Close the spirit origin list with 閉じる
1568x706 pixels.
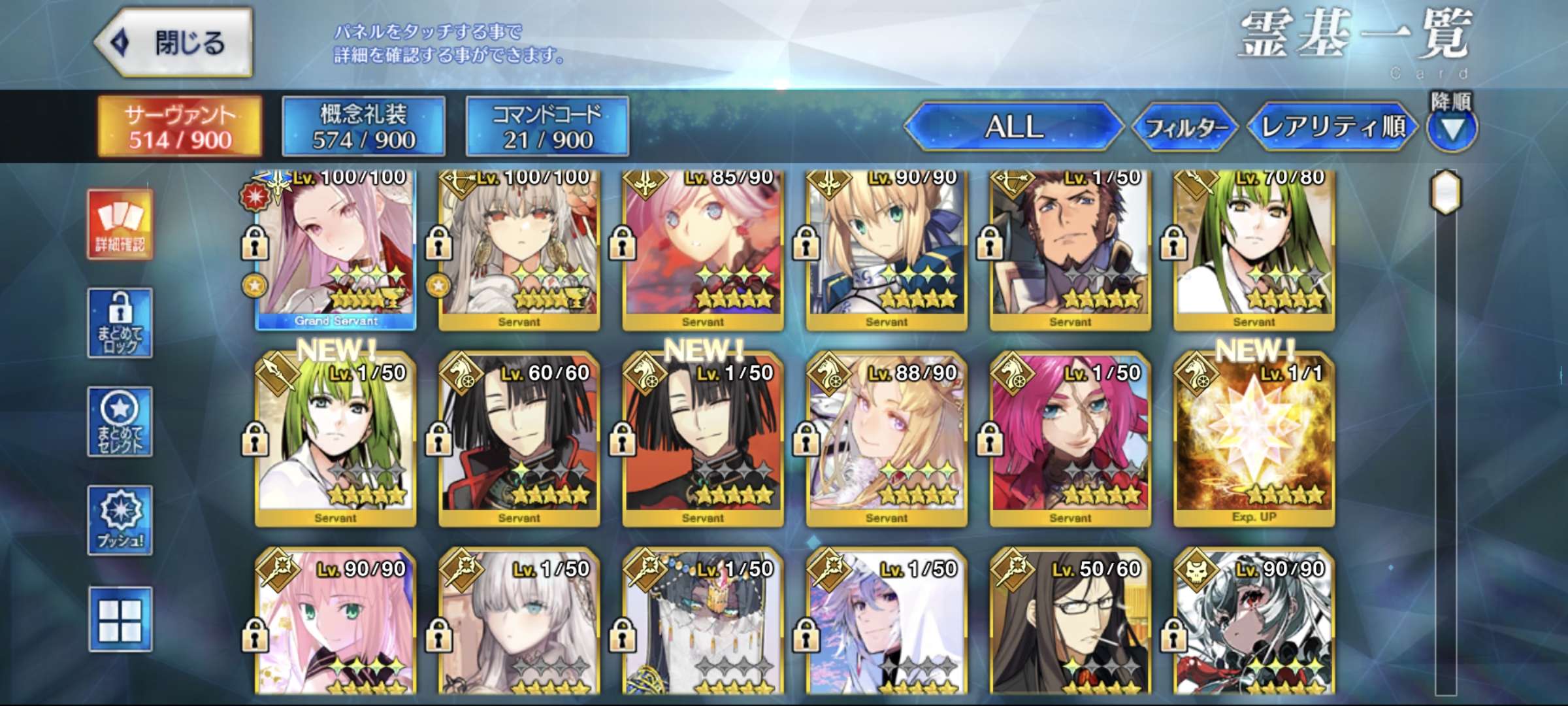174,42
